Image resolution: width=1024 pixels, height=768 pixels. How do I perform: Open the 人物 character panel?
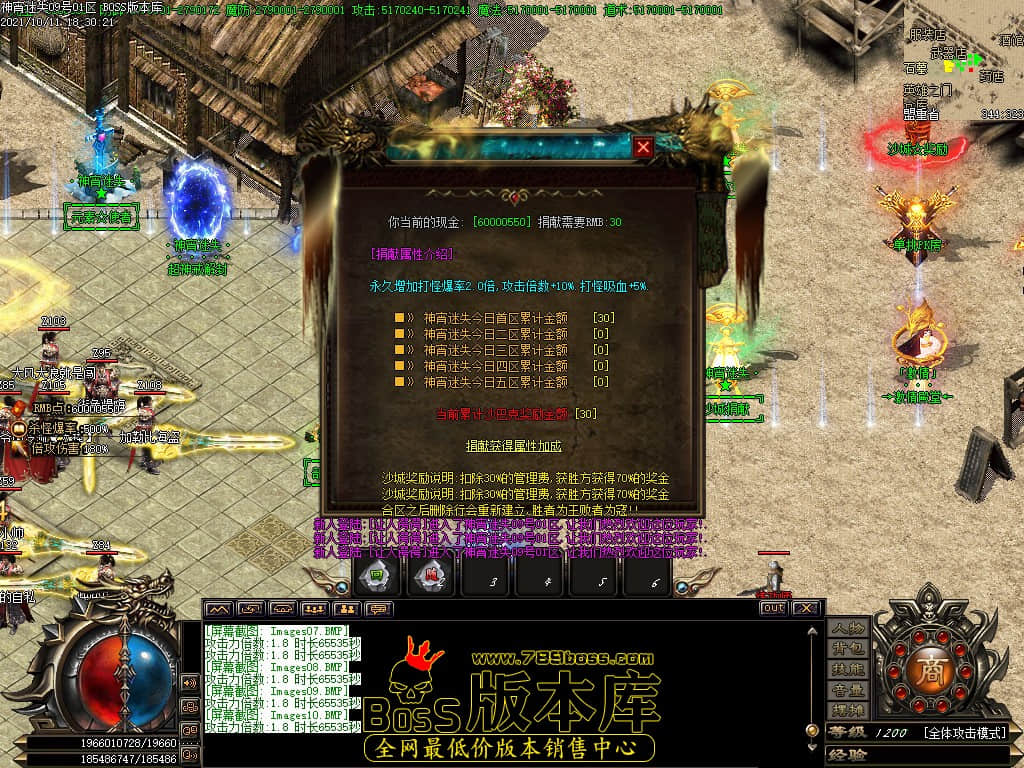point(847,629)
